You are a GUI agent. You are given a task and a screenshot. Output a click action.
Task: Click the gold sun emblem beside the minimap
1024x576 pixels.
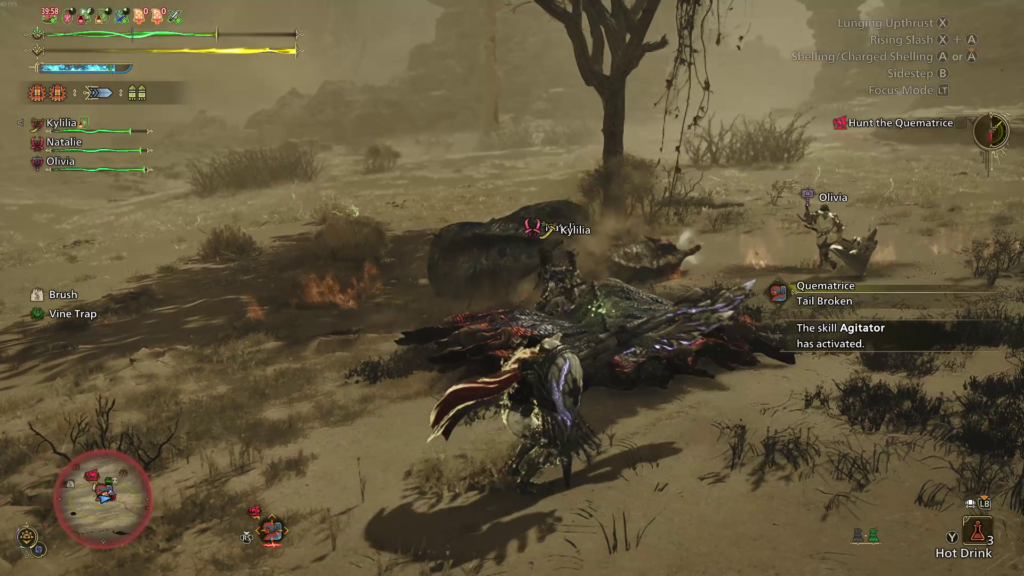pyautogui.click(x=28, y=537)
